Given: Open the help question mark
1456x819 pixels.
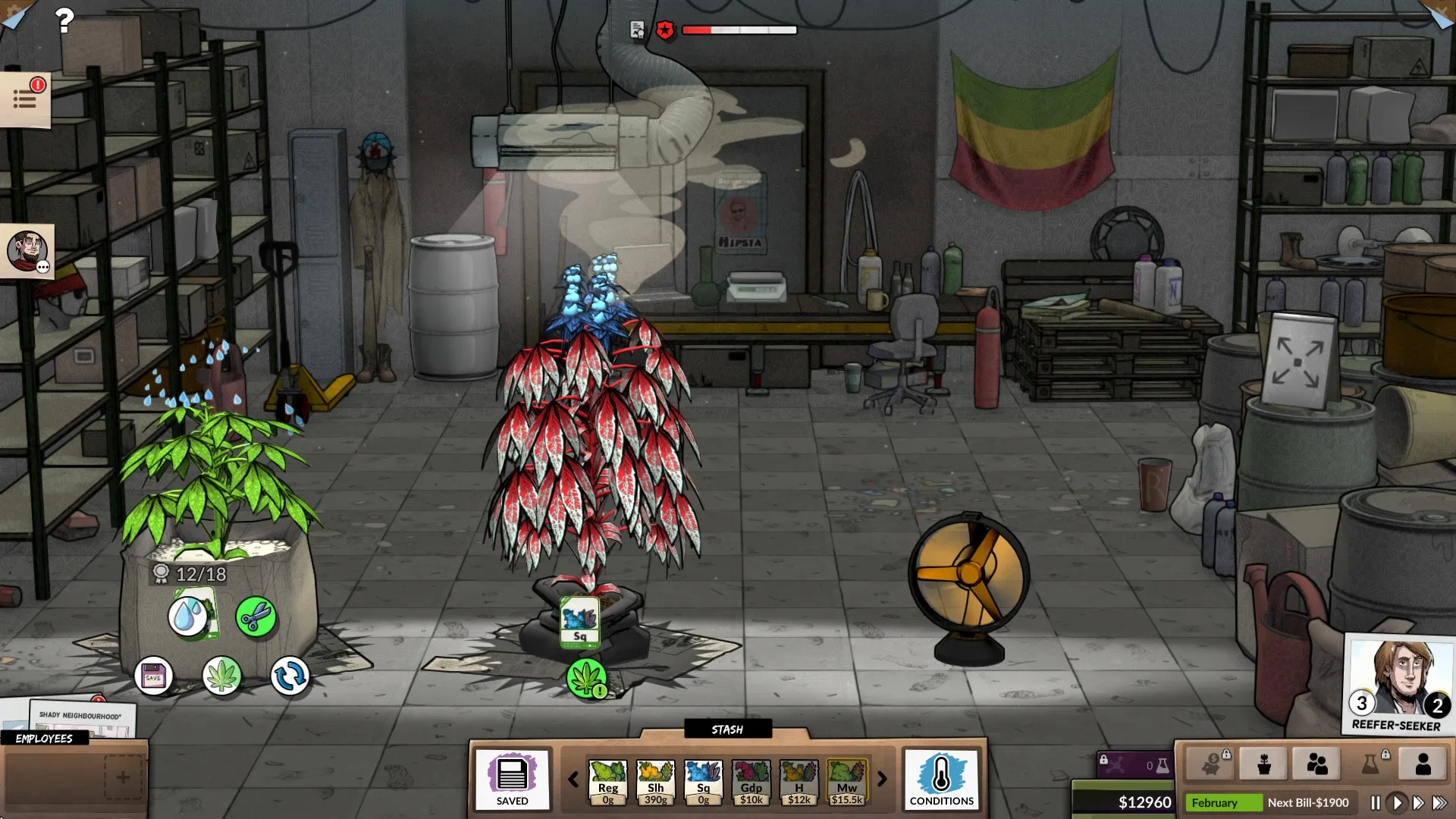Looking at the screenshot, I should (64, 20).
